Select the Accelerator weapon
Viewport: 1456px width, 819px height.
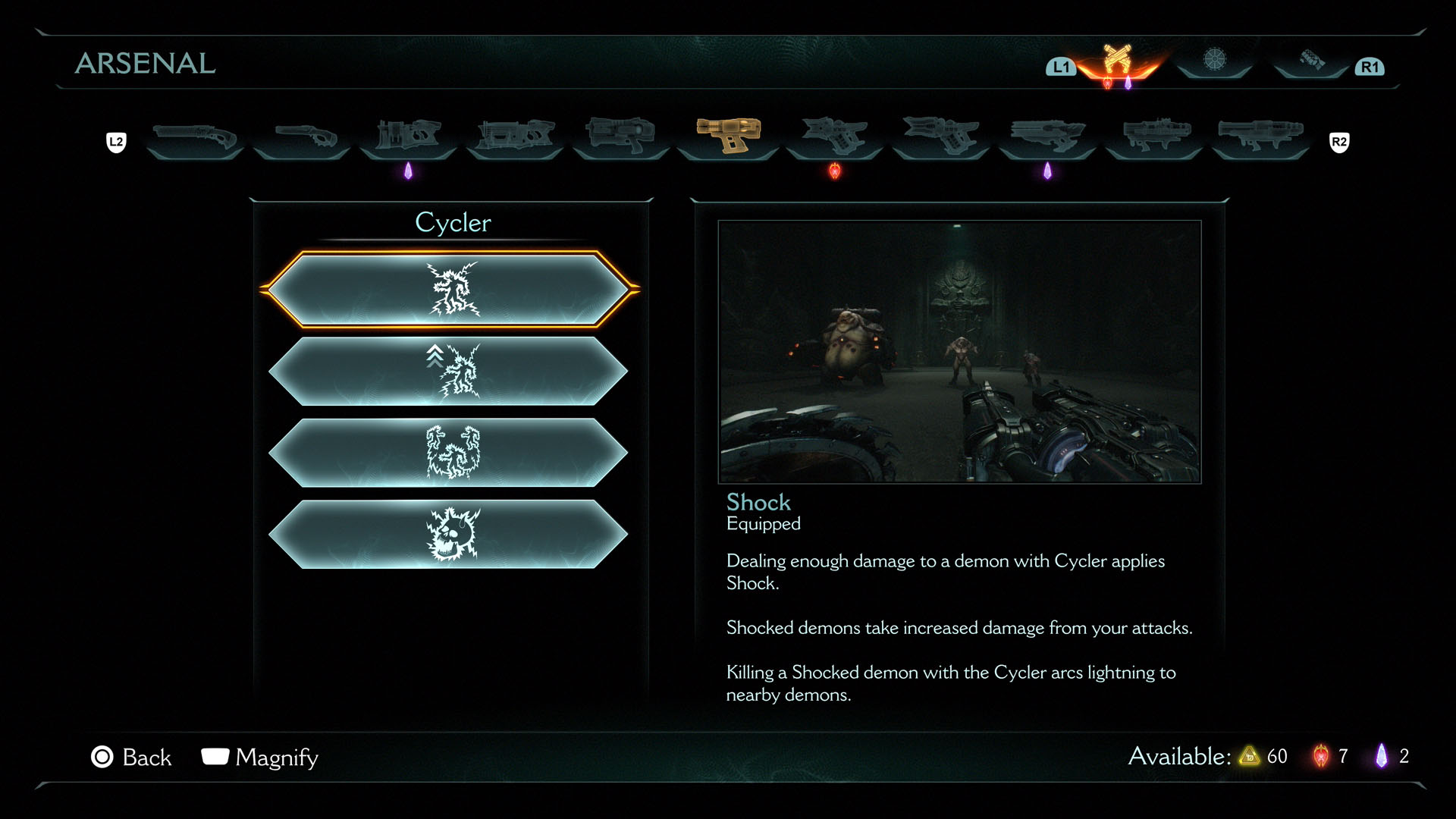(x=621, y=136)
